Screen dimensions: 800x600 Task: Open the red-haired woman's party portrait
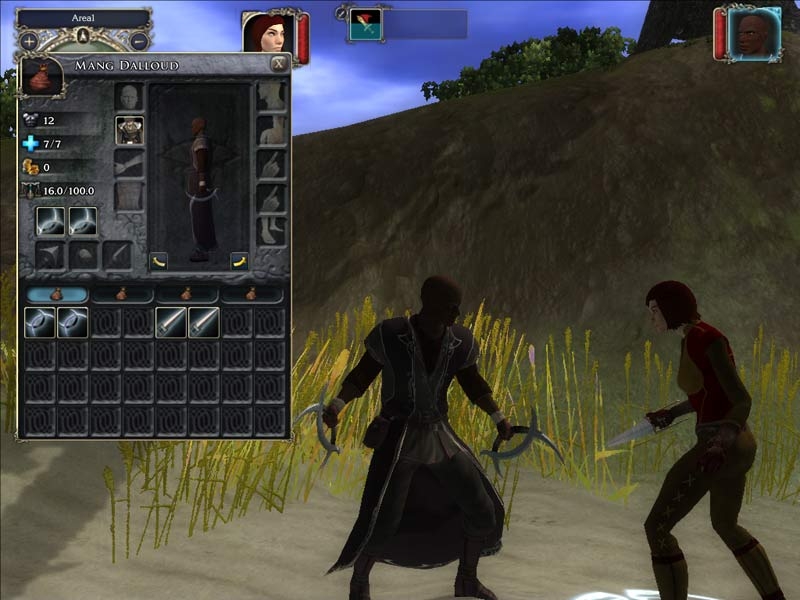pos(266,35)
